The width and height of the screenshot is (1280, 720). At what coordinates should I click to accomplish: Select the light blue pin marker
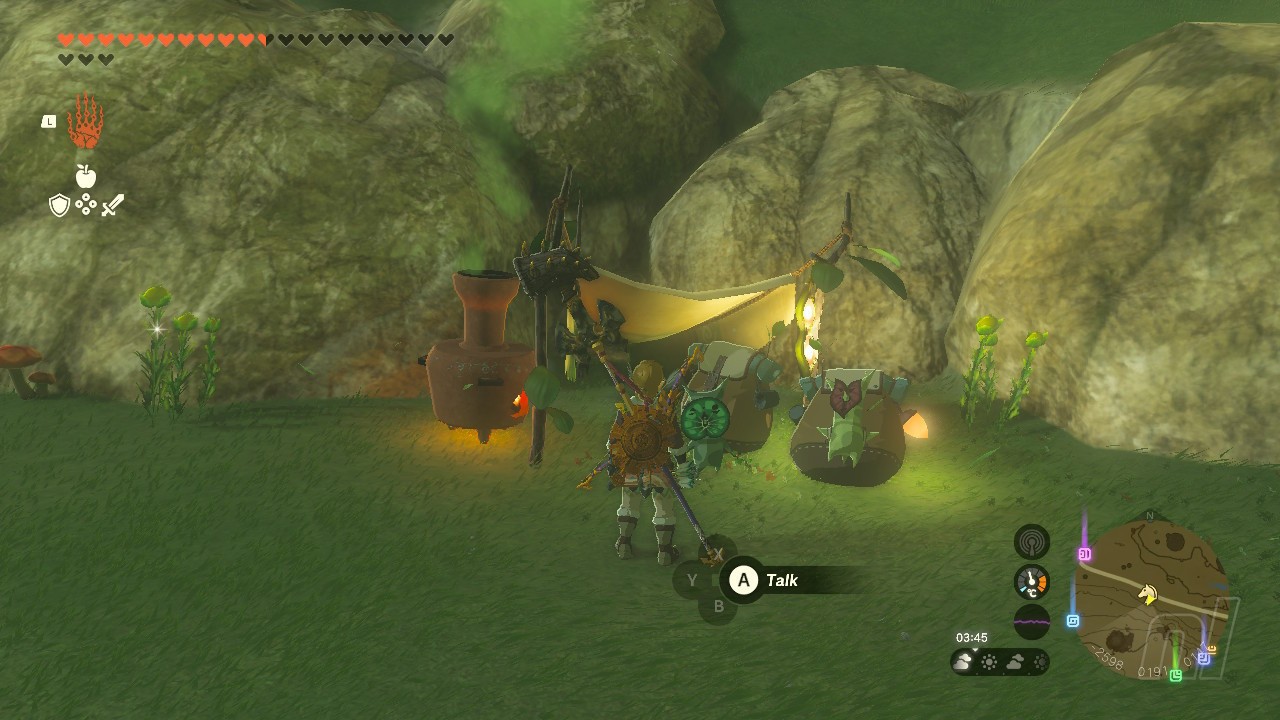pyautogui.click(x=1073, y=621)
